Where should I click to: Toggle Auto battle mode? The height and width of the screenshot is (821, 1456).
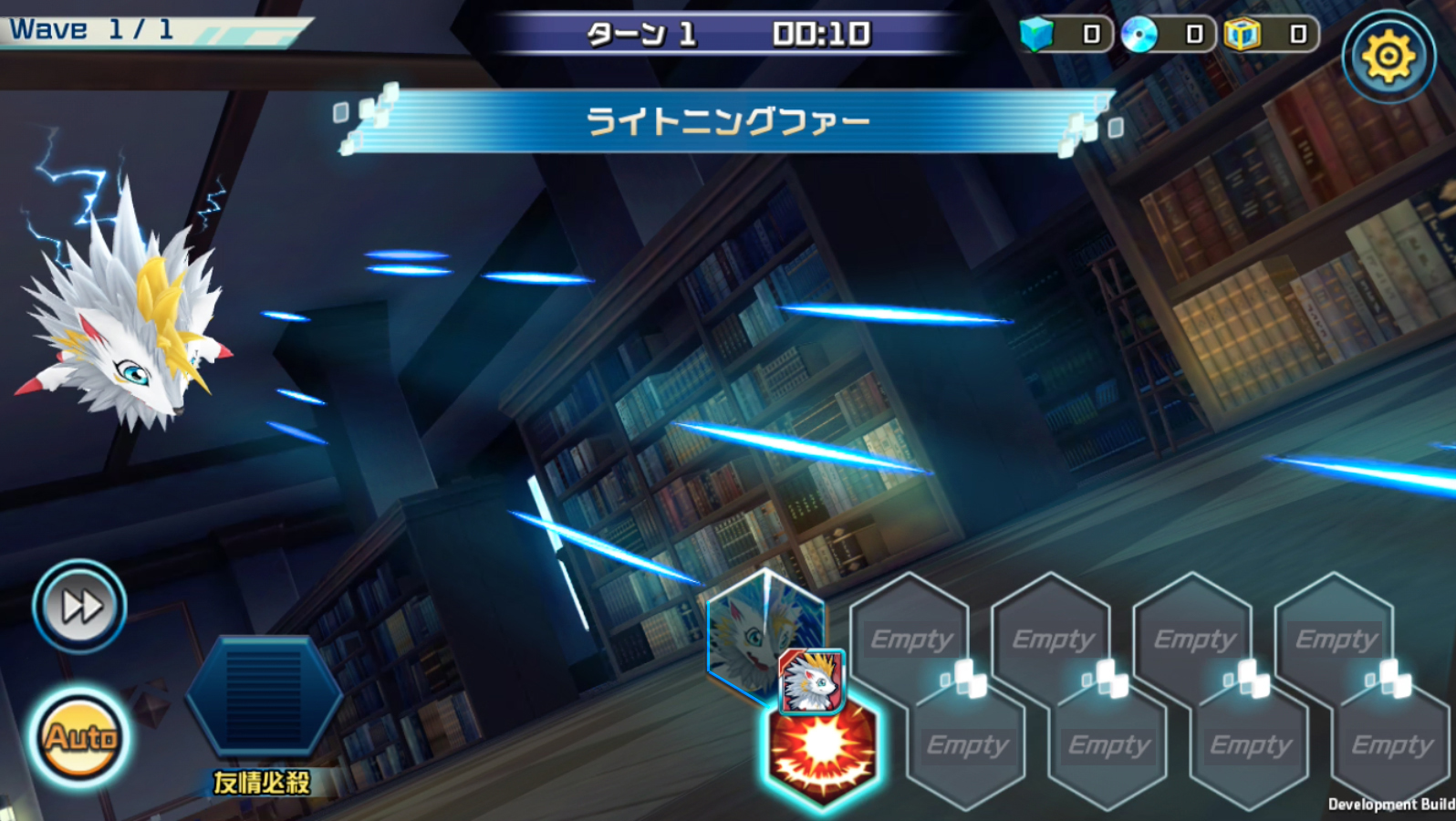[79, 737]
